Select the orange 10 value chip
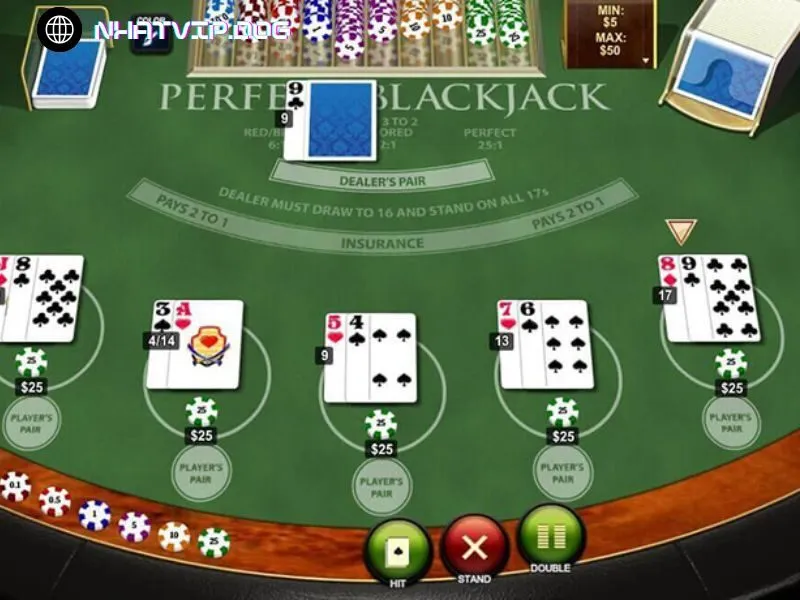800x600 pixels. (174, 536)
